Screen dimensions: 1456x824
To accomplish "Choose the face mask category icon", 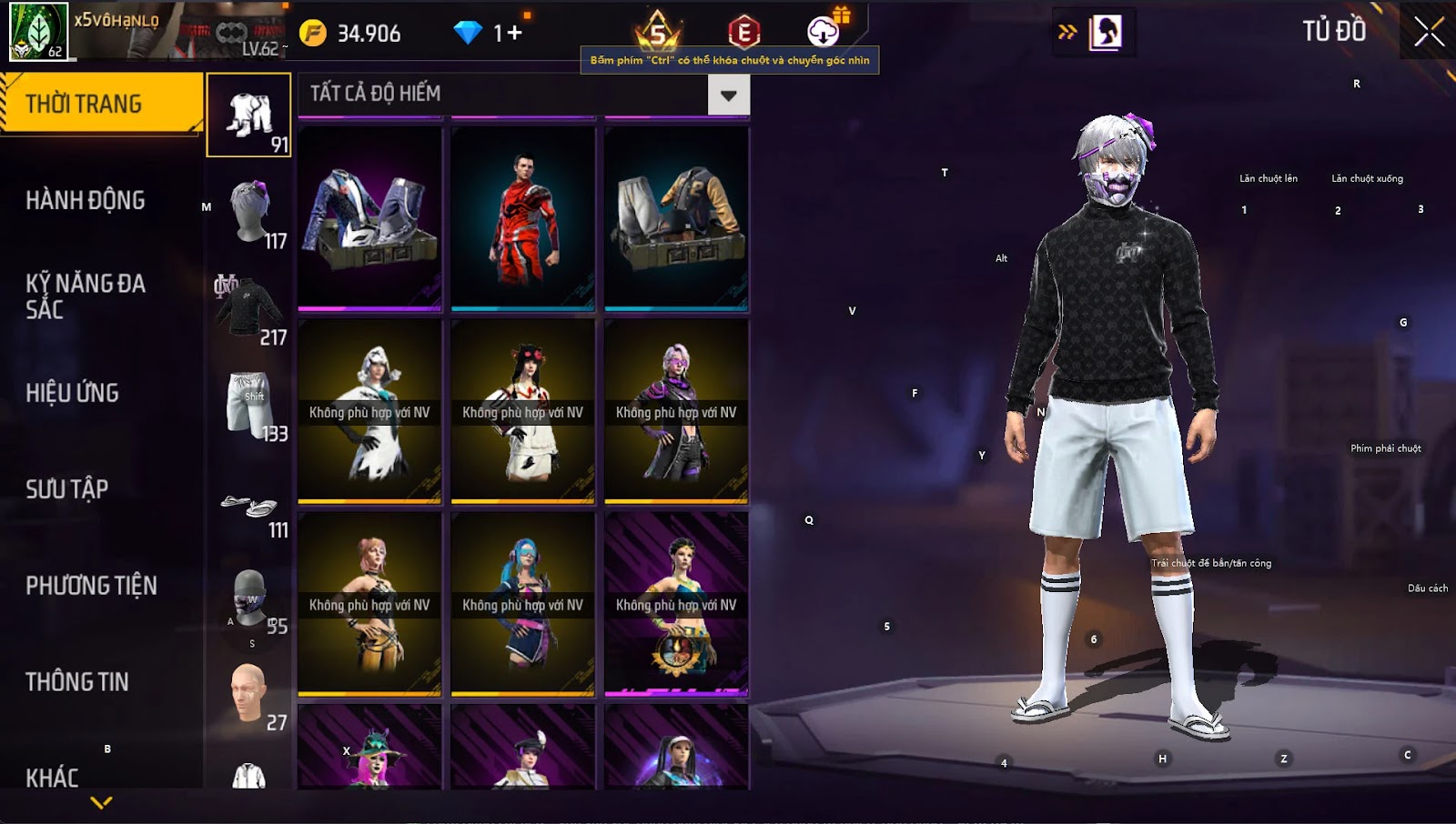I will (249, 598).
